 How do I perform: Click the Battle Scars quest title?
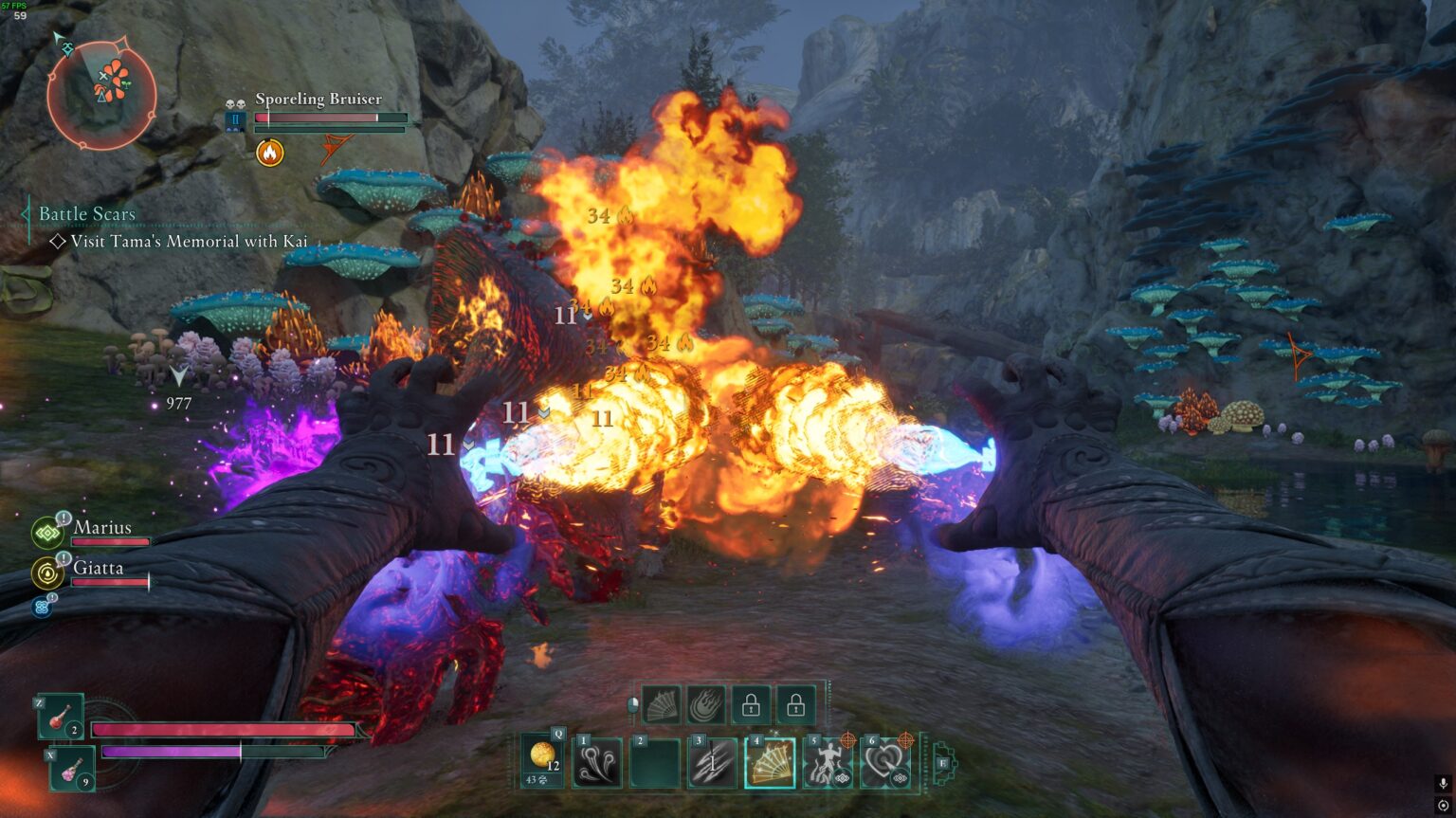coord(86,213)
